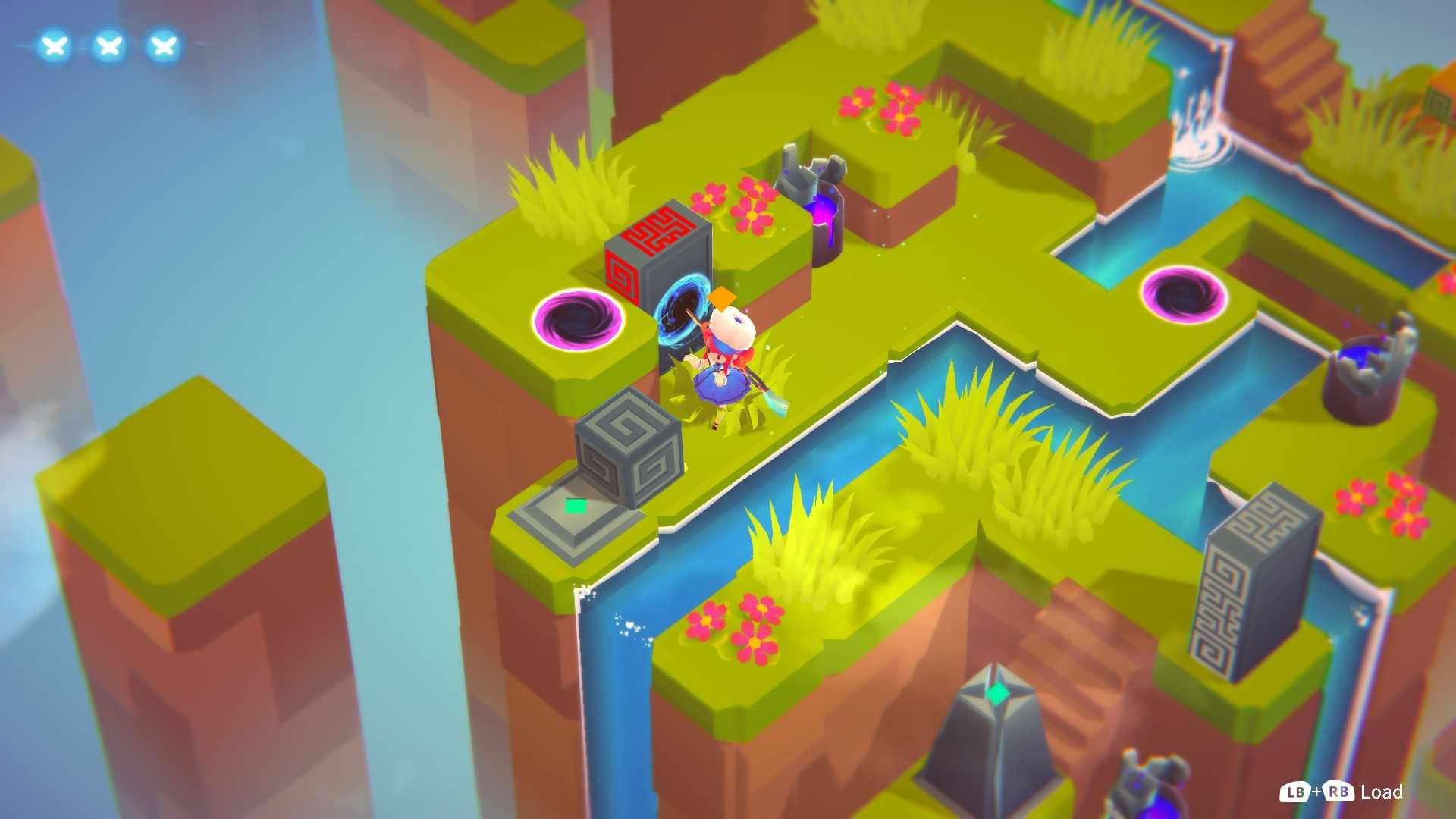The image size is (1456, 819).
Task: Click the Load text label
Action: click(1382, 792)
